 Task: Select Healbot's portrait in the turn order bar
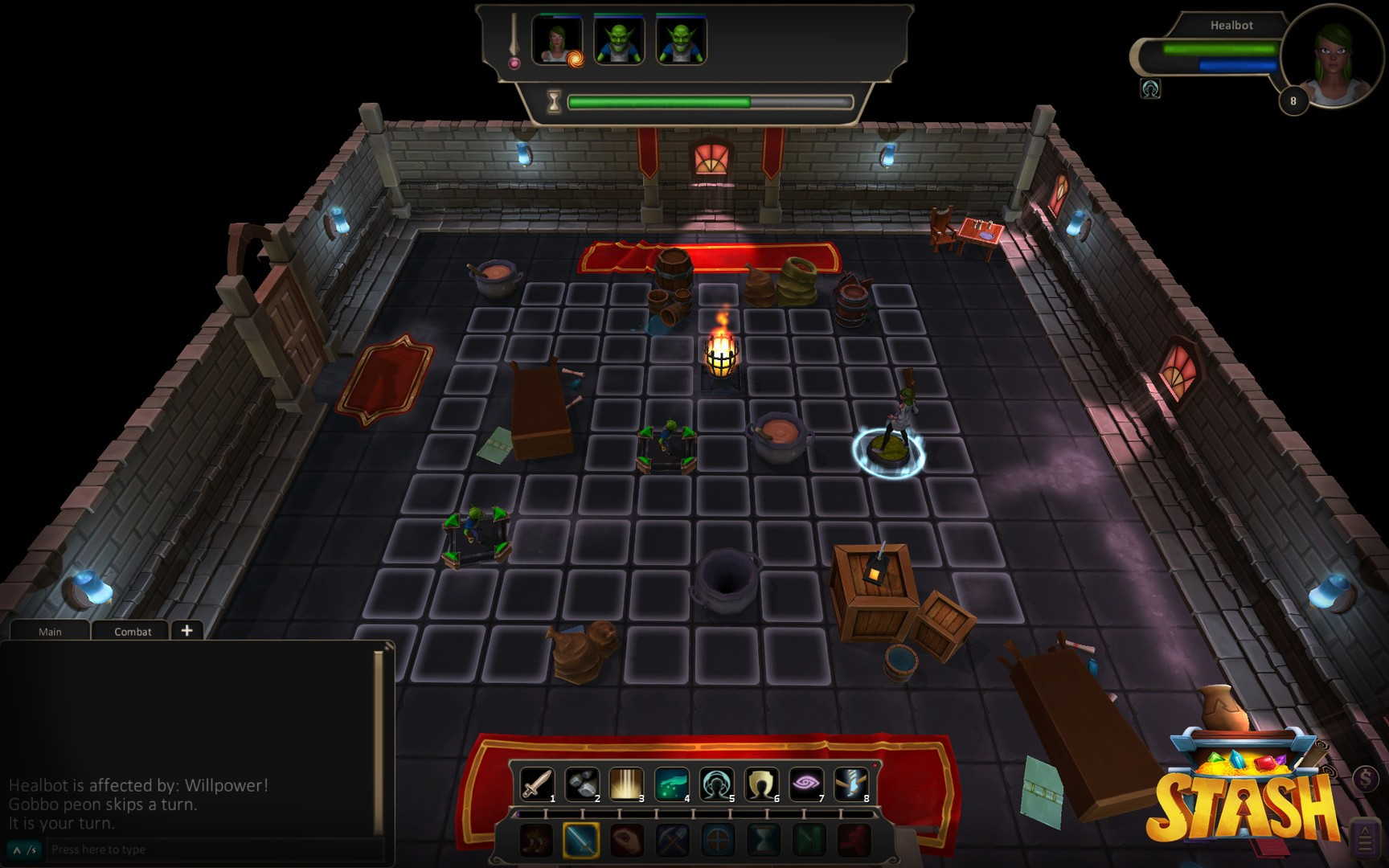556,40
